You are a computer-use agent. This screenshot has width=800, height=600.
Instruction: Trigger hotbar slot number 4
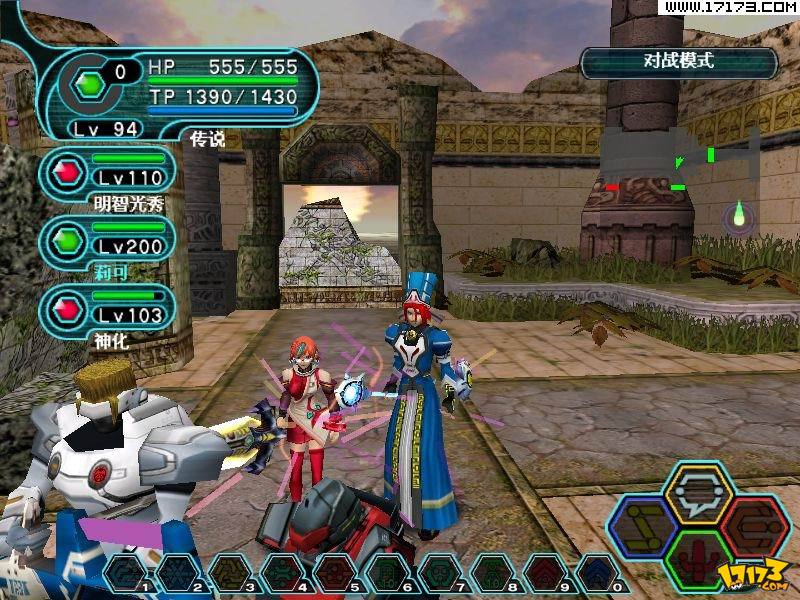click(x=283, y=574)
